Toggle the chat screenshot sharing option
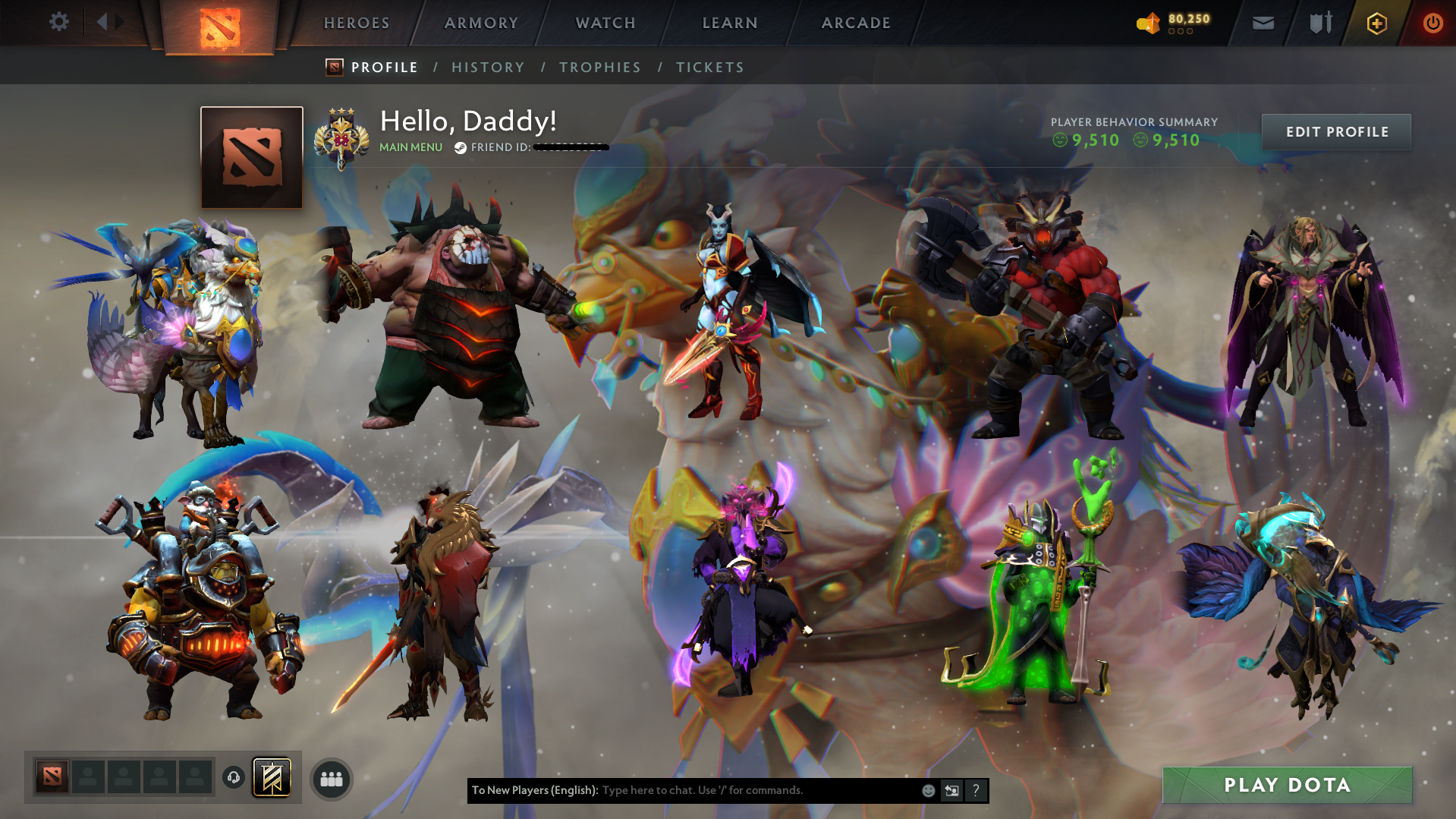This screenshot has width=1456, height=819. pos(951,790)
